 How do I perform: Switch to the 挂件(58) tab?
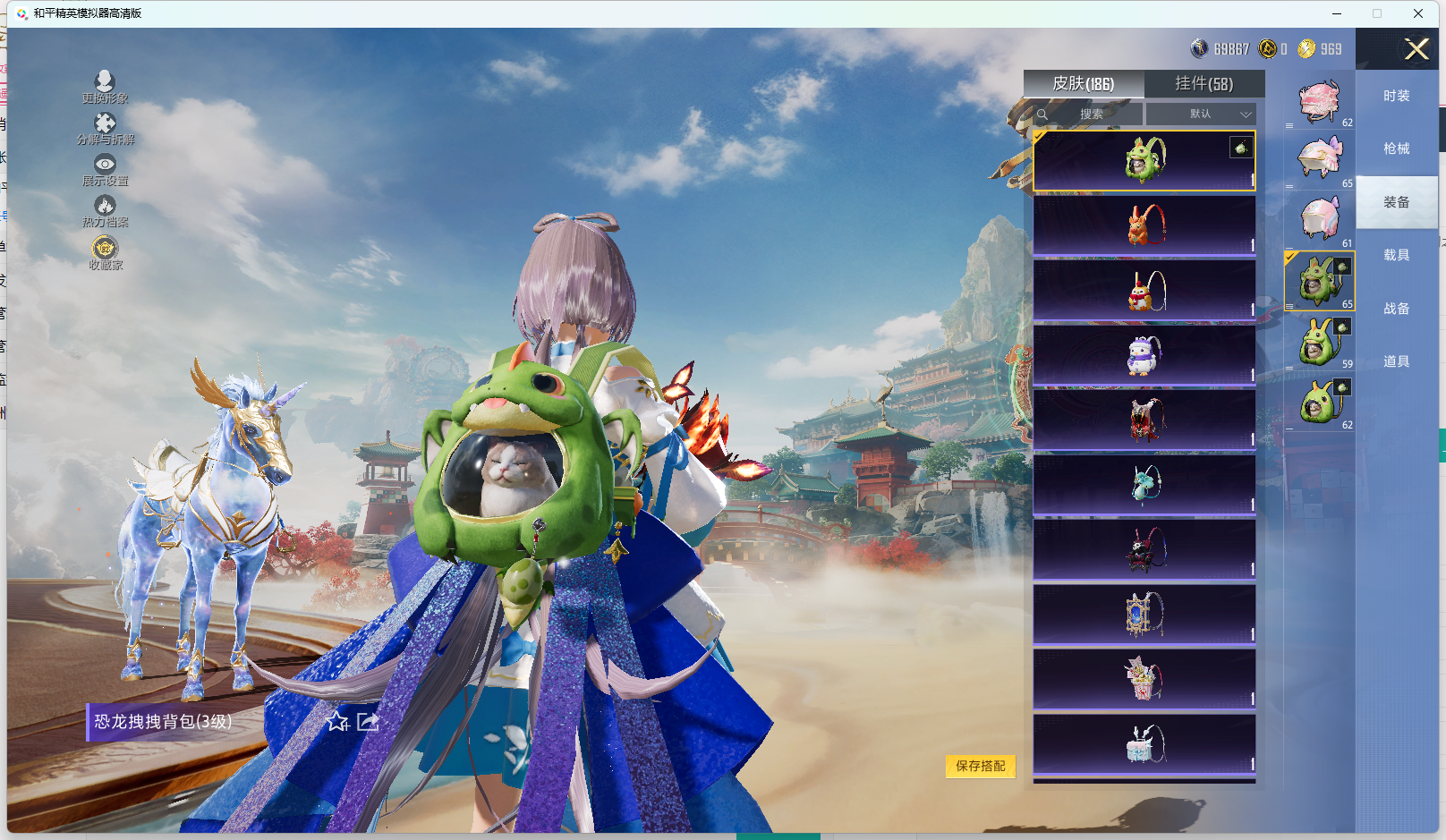click(x=1204, y=84)
